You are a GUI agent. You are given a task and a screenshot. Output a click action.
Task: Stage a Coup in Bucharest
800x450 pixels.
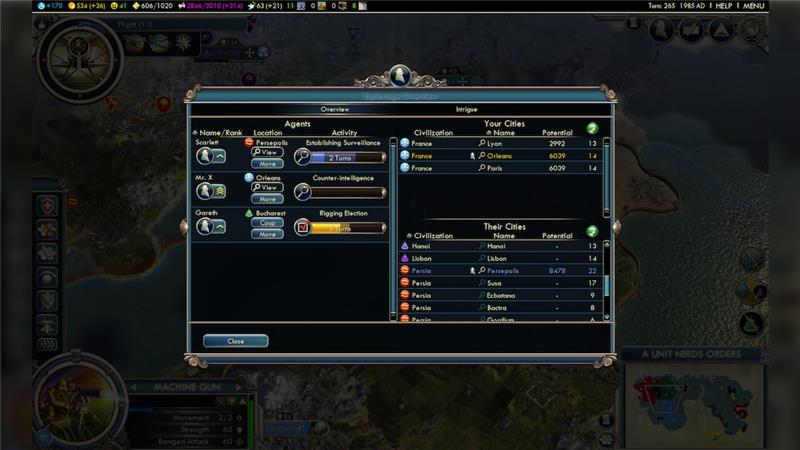coord(267,222)
